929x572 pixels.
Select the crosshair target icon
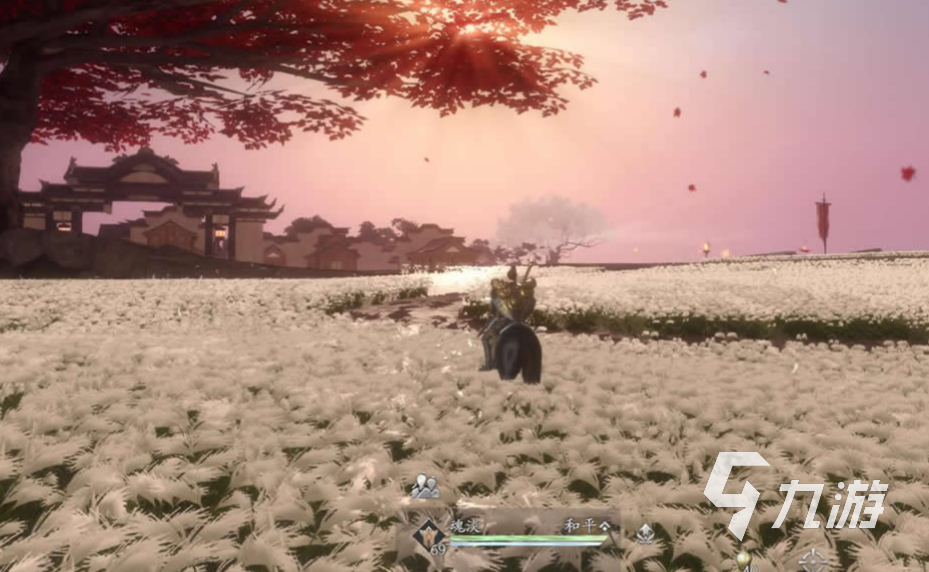pos(812,560)
